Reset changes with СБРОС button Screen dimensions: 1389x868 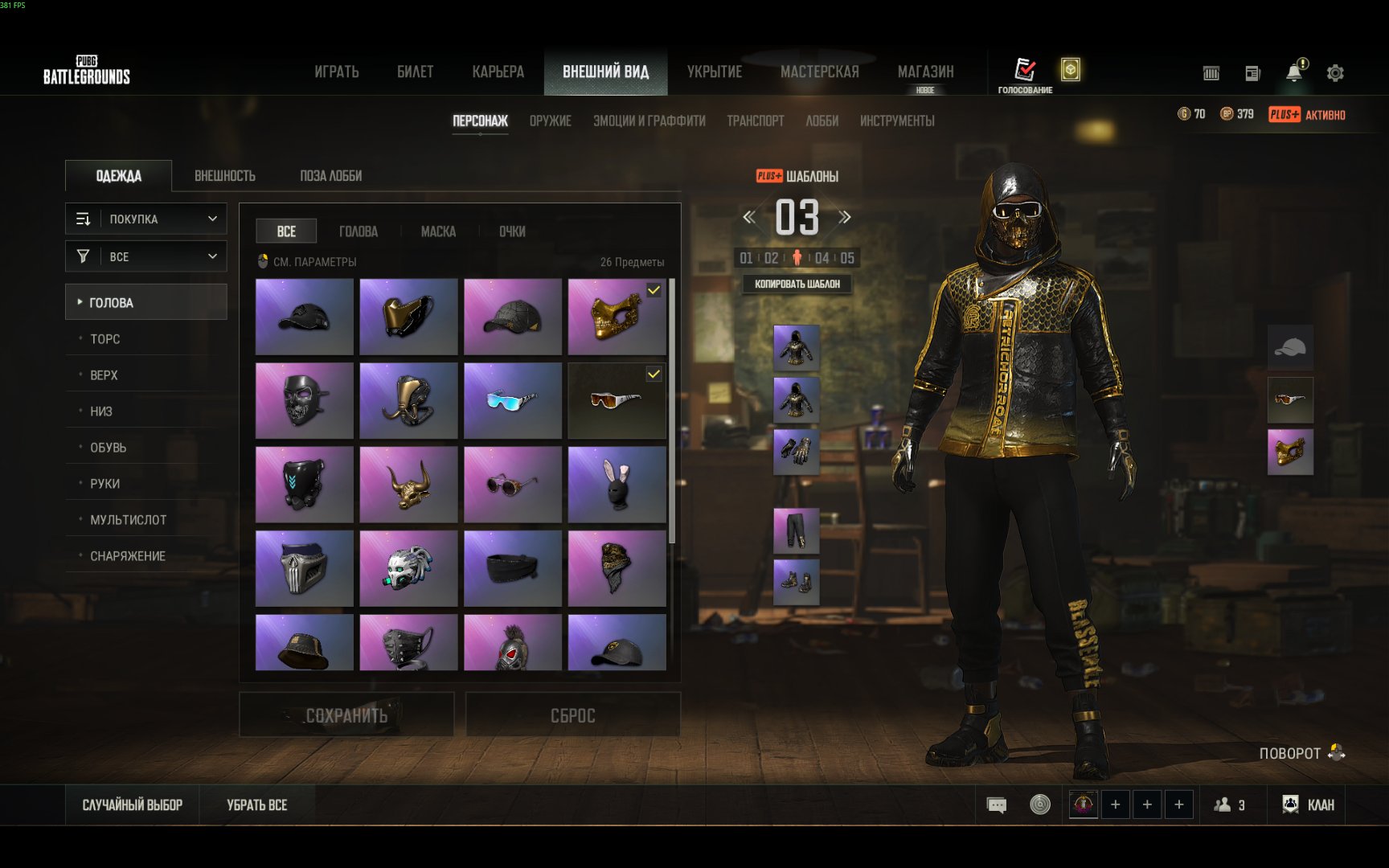pyautogui.click(x=572, y=715)
